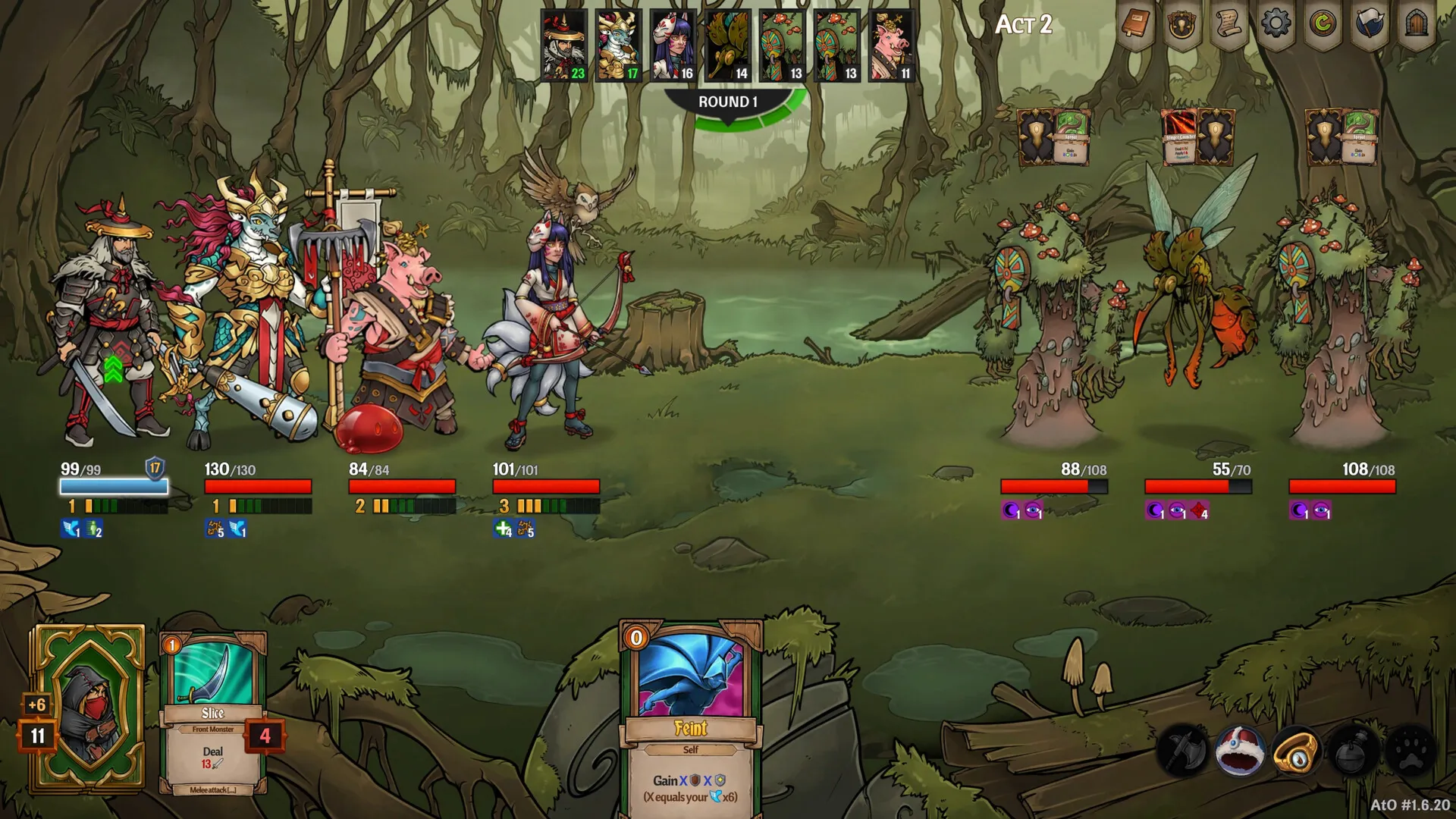Play the Feint card
1456x819 pixels.
coord(691,720)
